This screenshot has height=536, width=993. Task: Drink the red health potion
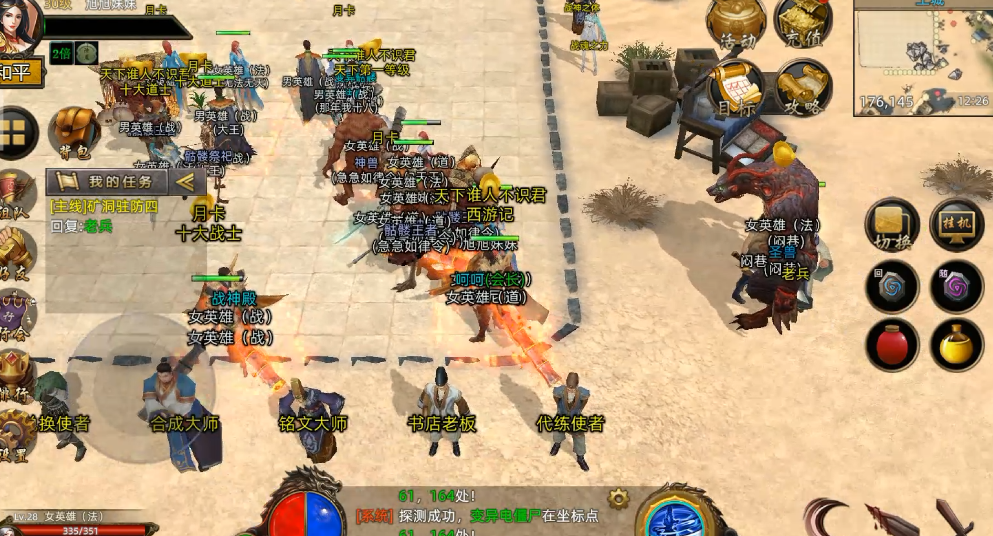pos(892,345)
